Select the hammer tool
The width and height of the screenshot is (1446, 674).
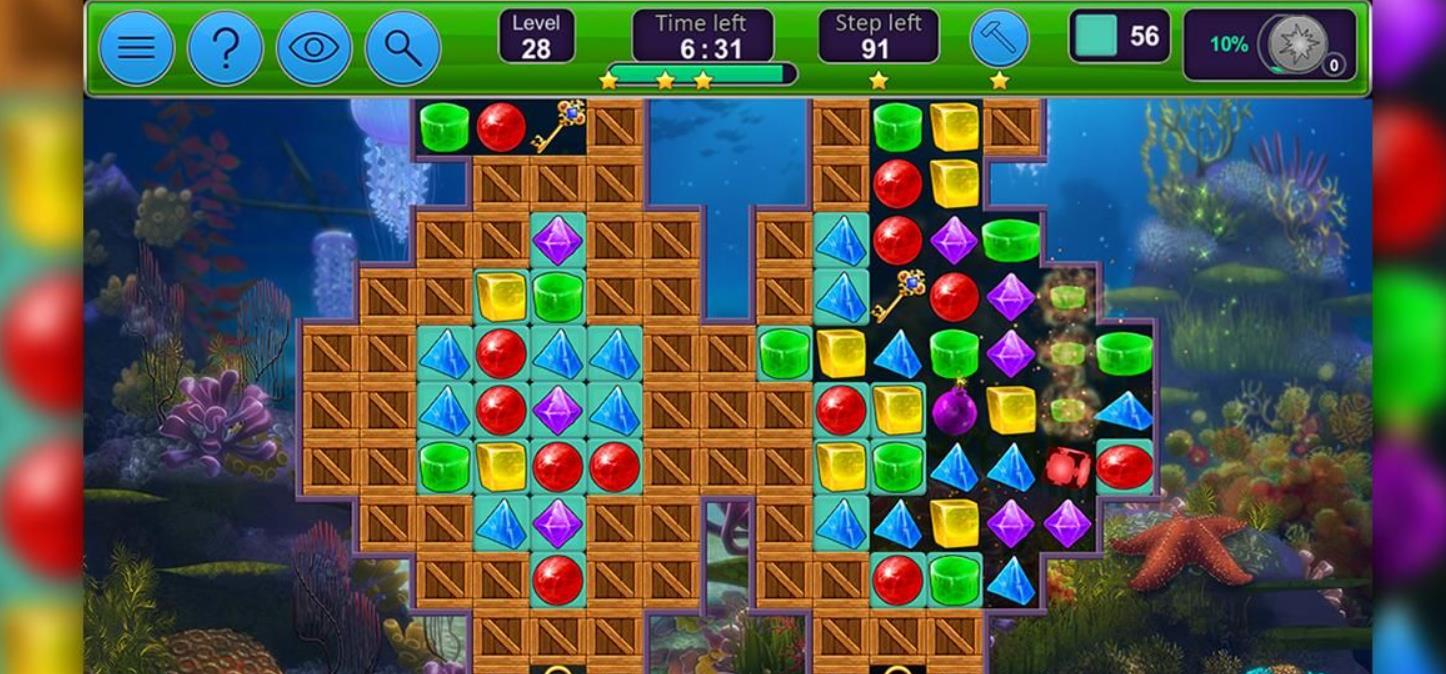[x=999, y=40]
